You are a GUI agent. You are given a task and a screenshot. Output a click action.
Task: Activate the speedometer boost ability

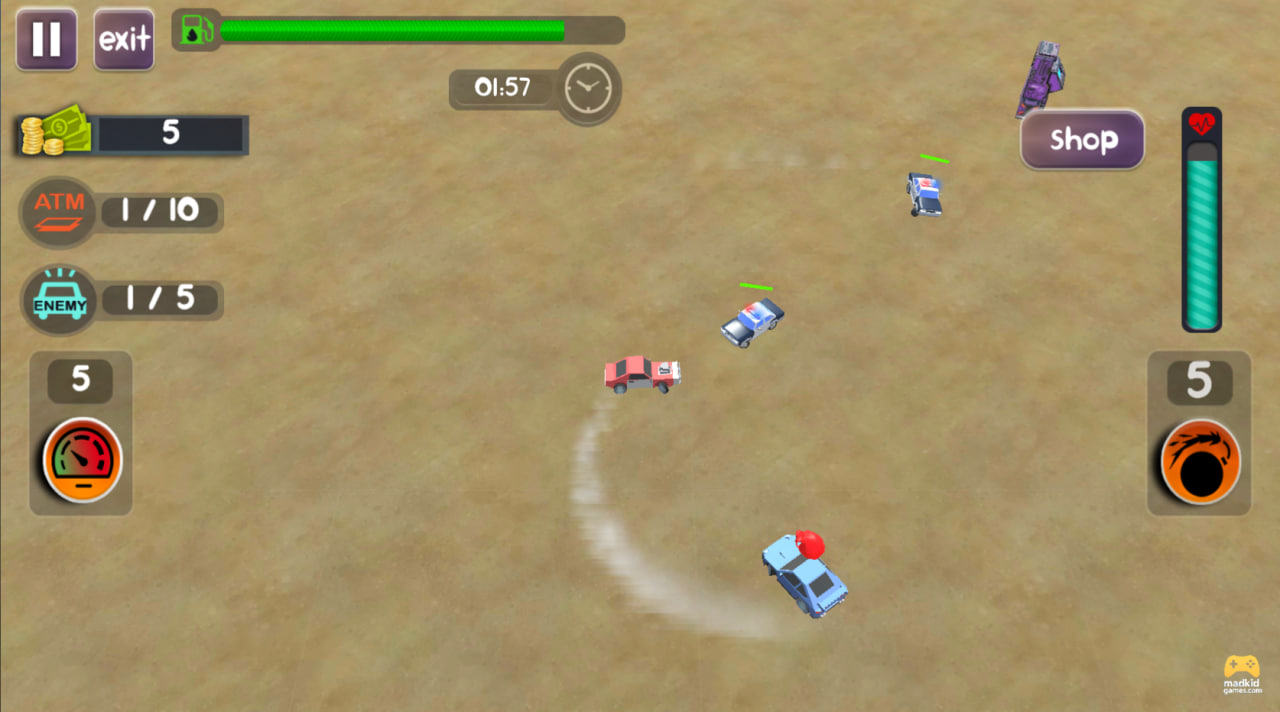pyautogui.click(x=82, y=460)
